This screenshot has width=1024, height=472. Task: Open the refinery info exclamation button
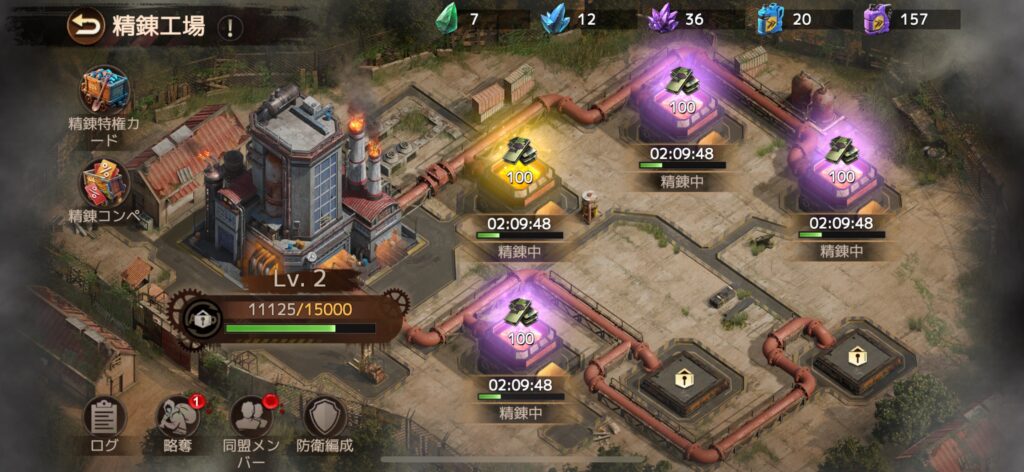[231, 28]
